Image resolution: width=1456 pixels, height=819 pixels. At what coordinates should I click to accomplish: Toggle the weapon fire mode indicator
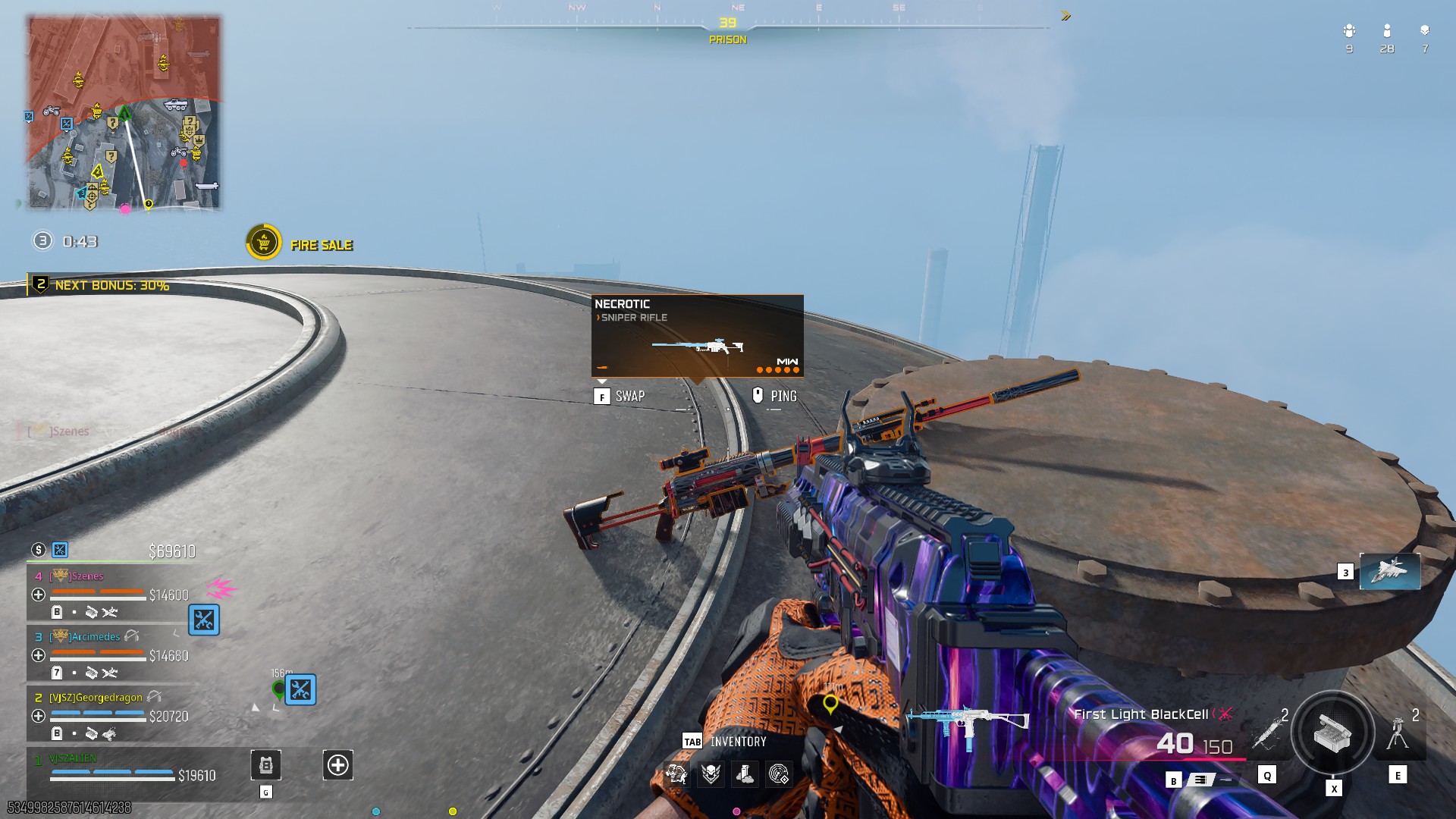click(x=1200, y=780)
